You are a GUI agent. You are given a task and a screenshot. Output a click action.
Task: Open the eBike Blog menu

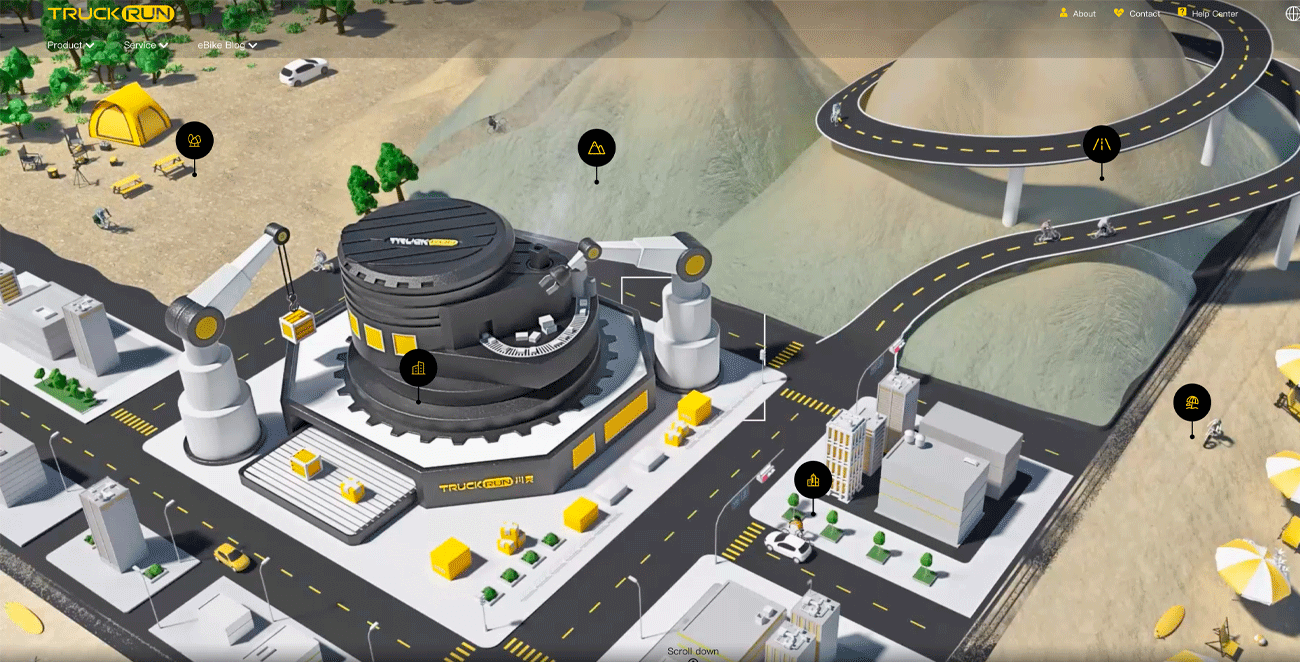pyautogui.click(x=227, y=45)
